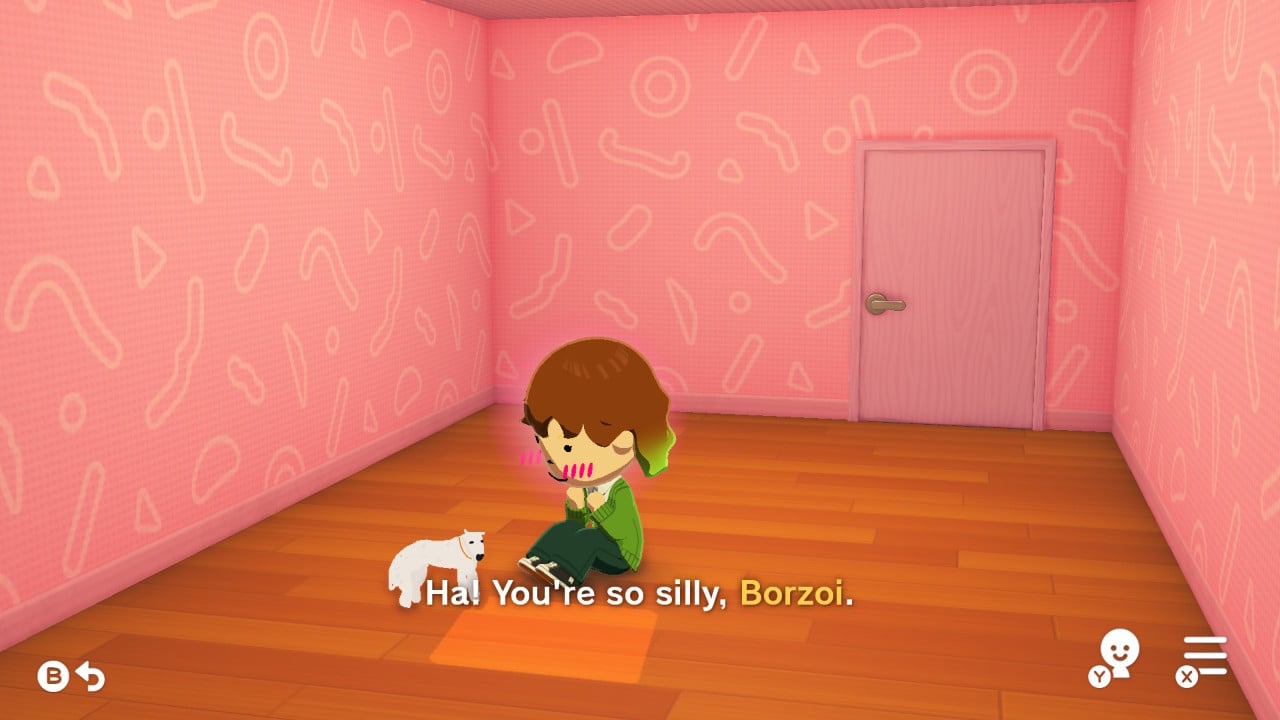Open the three-line menu in the corner
The width and height of the screenshot is (1280, 720).
(1205, 655)
